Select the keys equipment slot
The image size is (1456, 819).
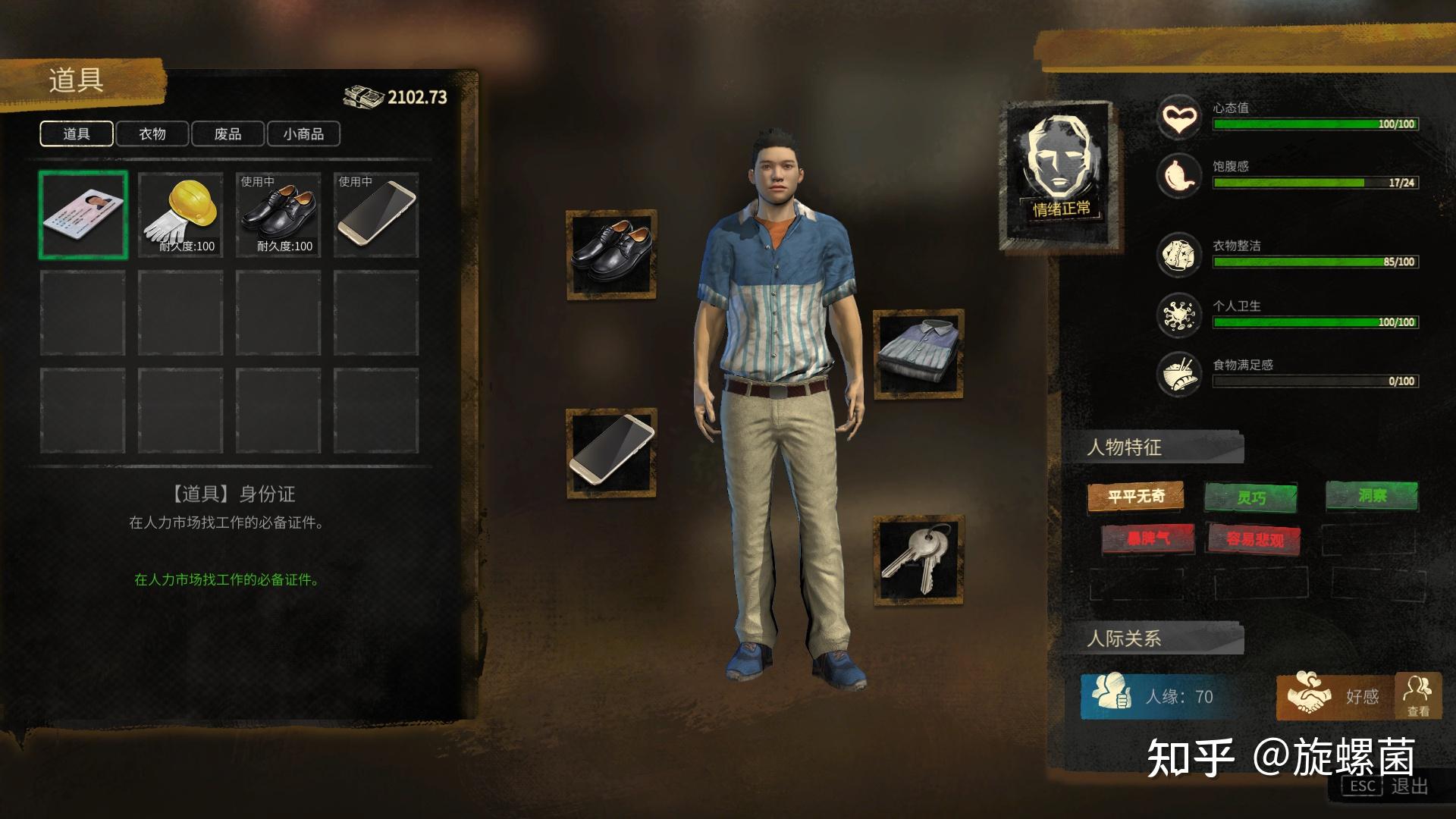pyautogui.click(x=918, y=560)
